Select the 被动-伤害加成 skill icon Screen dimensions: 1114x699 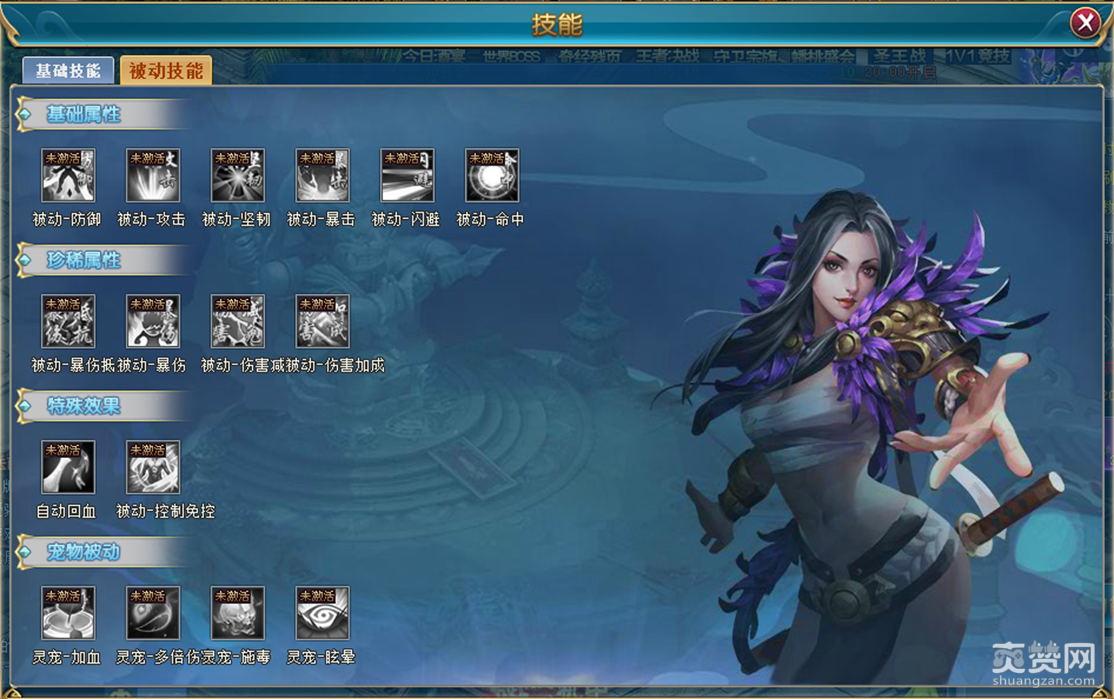[322, 322]
